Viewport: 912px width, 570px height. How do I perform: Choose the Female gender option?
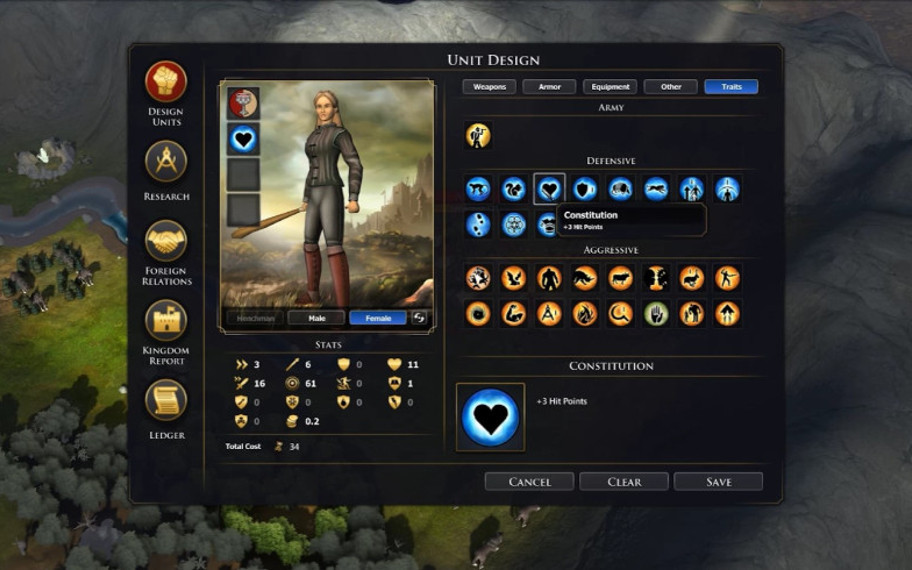[377, 318]
